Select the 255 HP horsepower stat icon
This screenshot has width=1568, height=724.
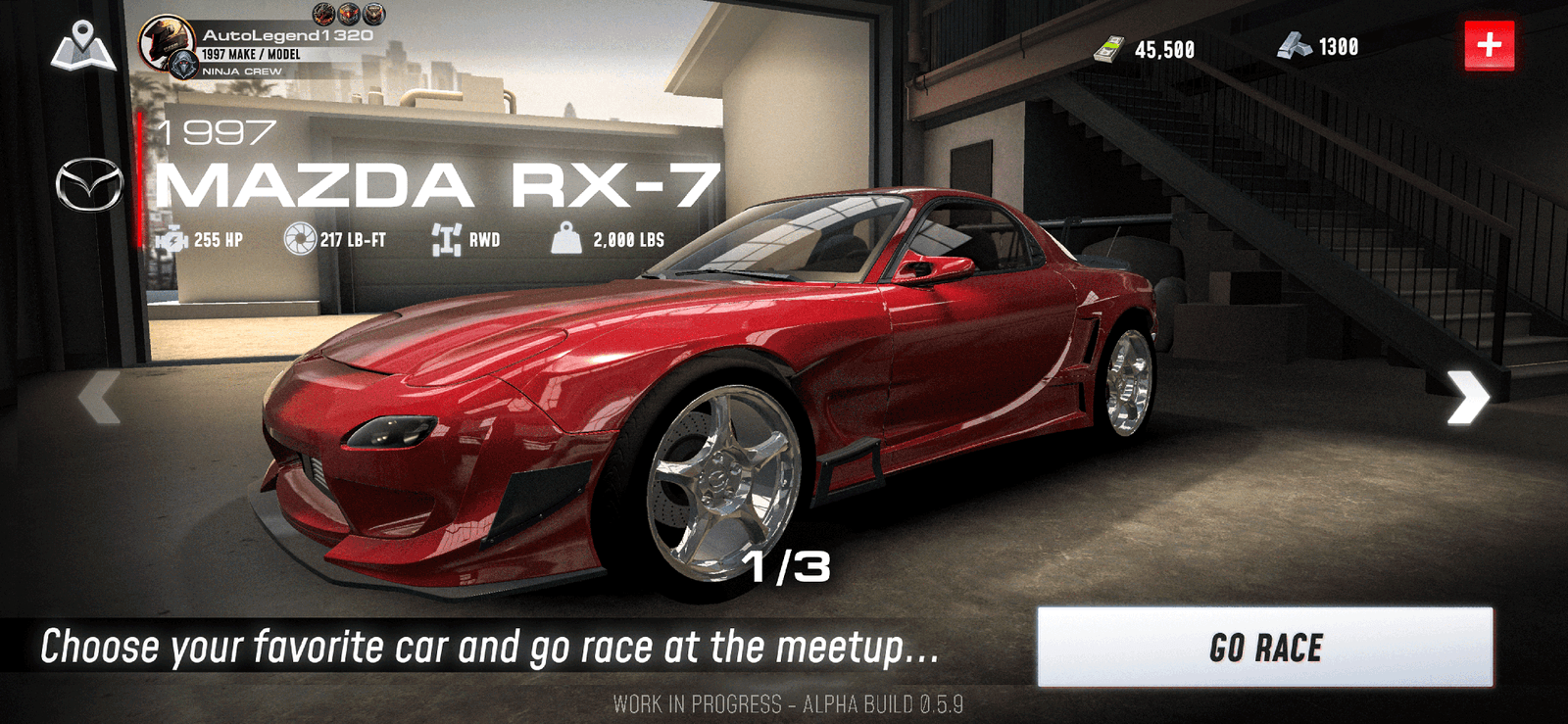click(x=171, y=237)
